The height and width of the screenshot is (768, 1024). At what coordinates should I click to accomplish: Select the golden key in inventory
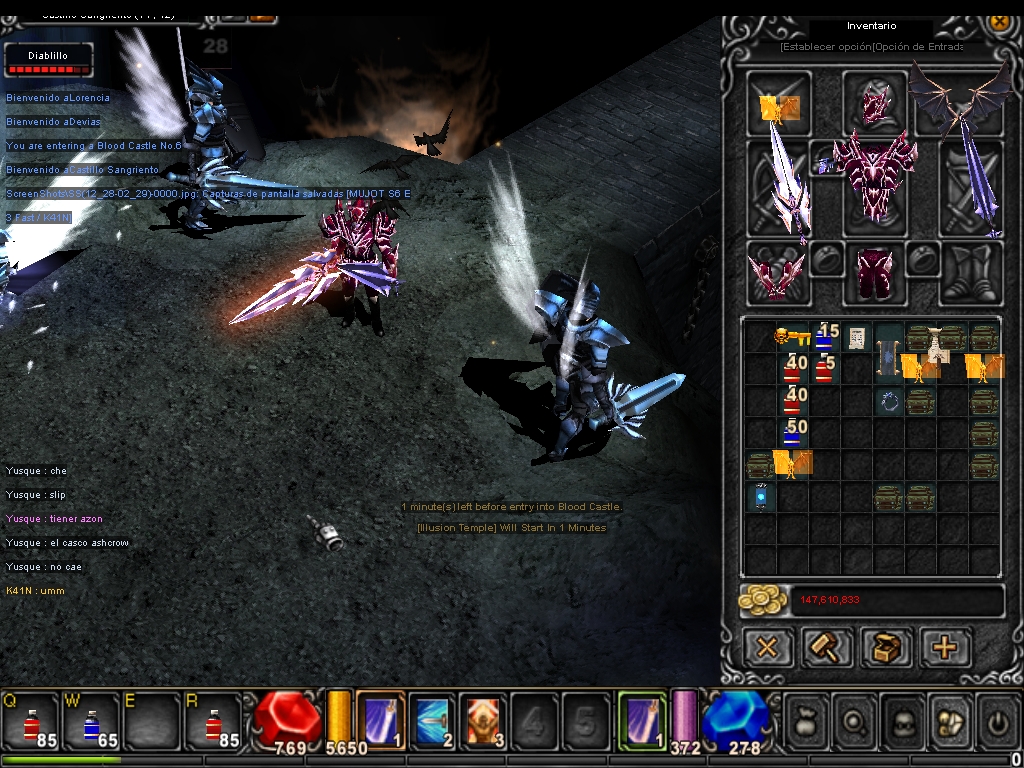(791, 337)
